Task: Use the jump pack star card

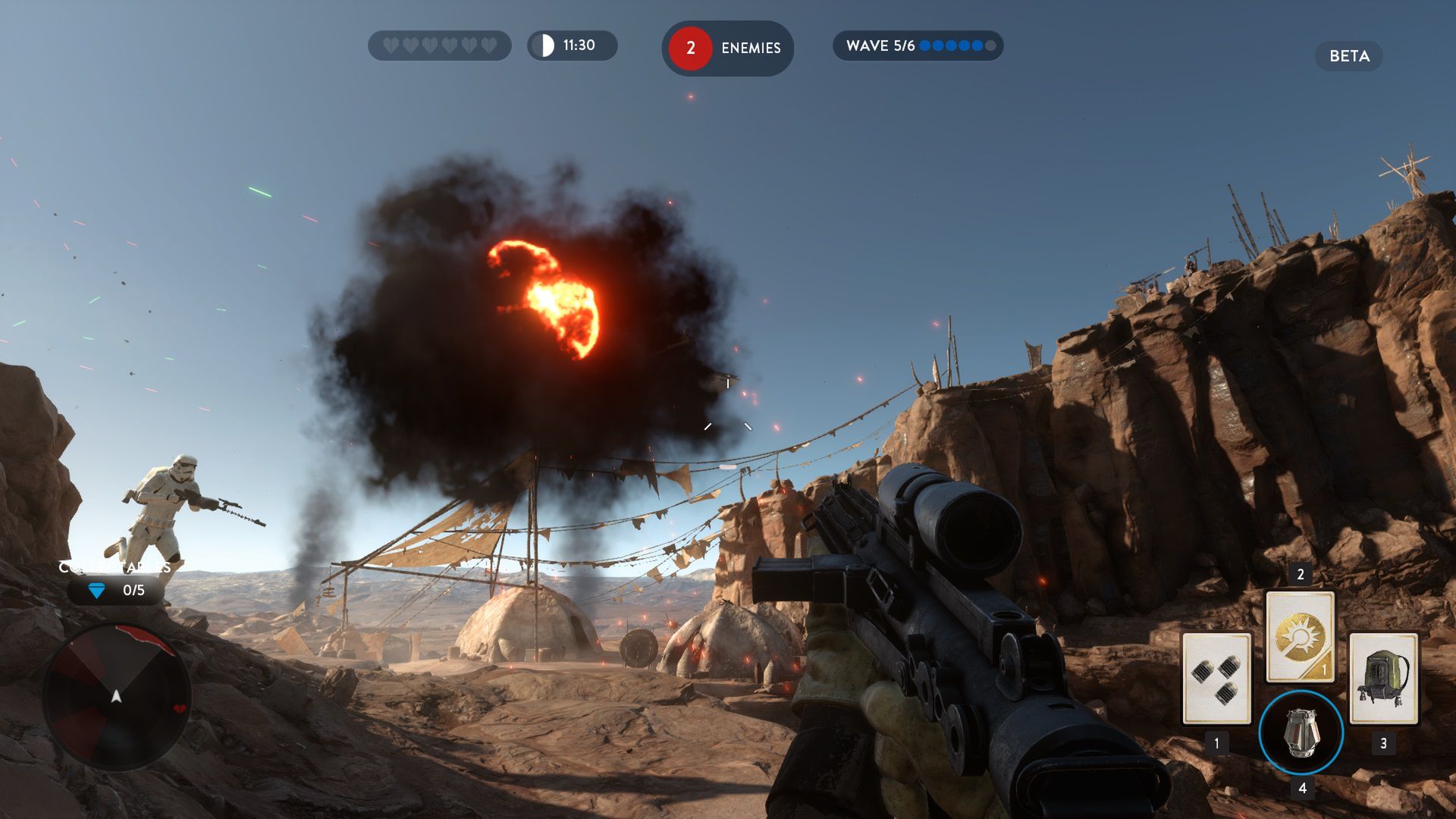Action: tap(1383, 679)
